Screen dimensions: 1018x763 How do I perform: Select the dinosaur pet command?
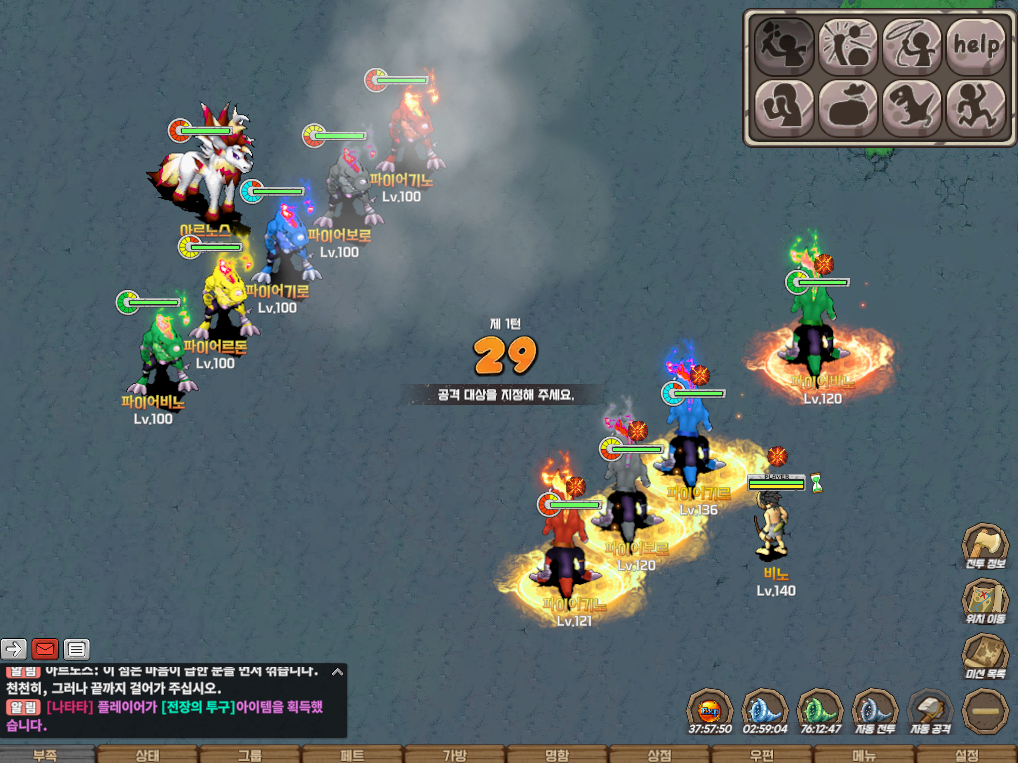click(911, 108)
